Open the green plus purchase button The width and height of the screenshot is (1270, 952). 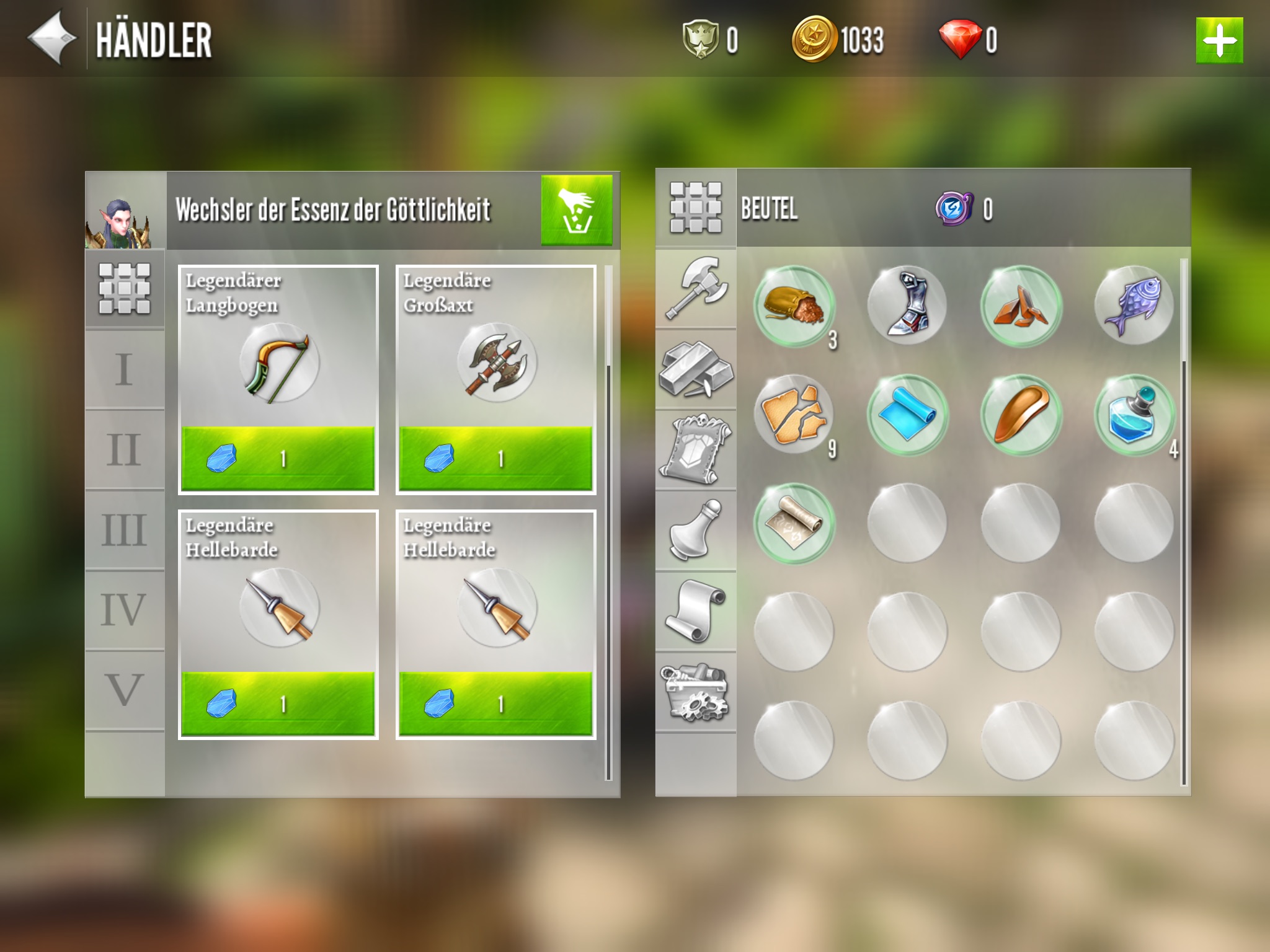(1219, 40)
